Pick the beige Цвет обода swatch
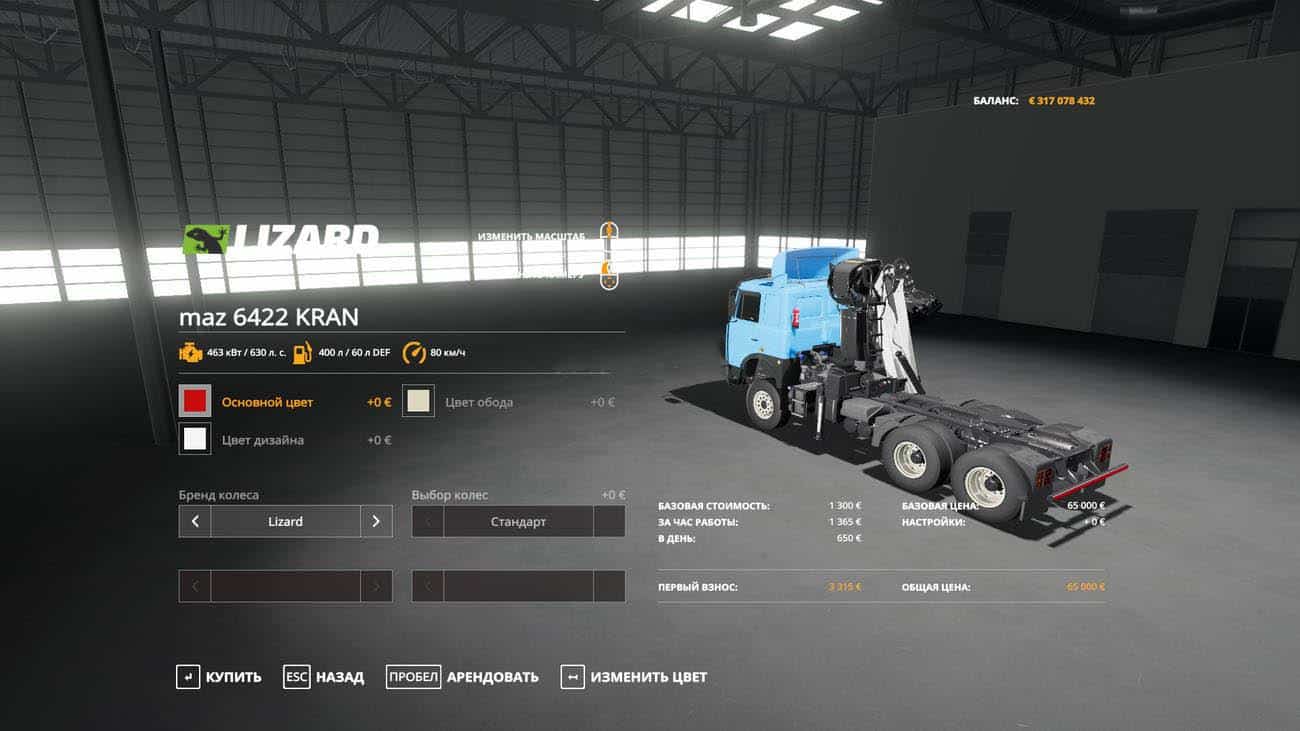This screenshot has height=731, width=1300. (x=418, y=402)
